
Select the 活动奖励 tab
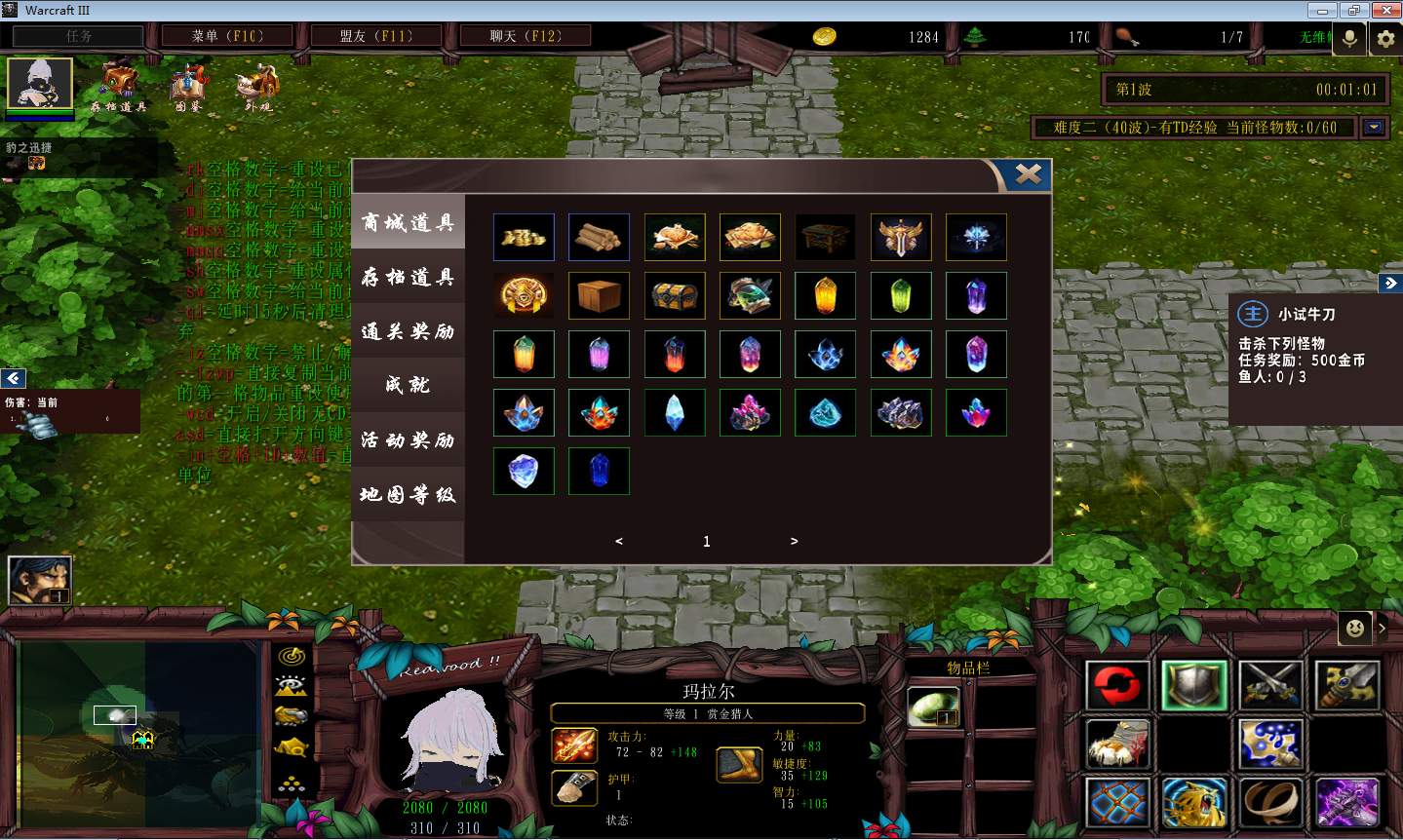click(408, 440)
